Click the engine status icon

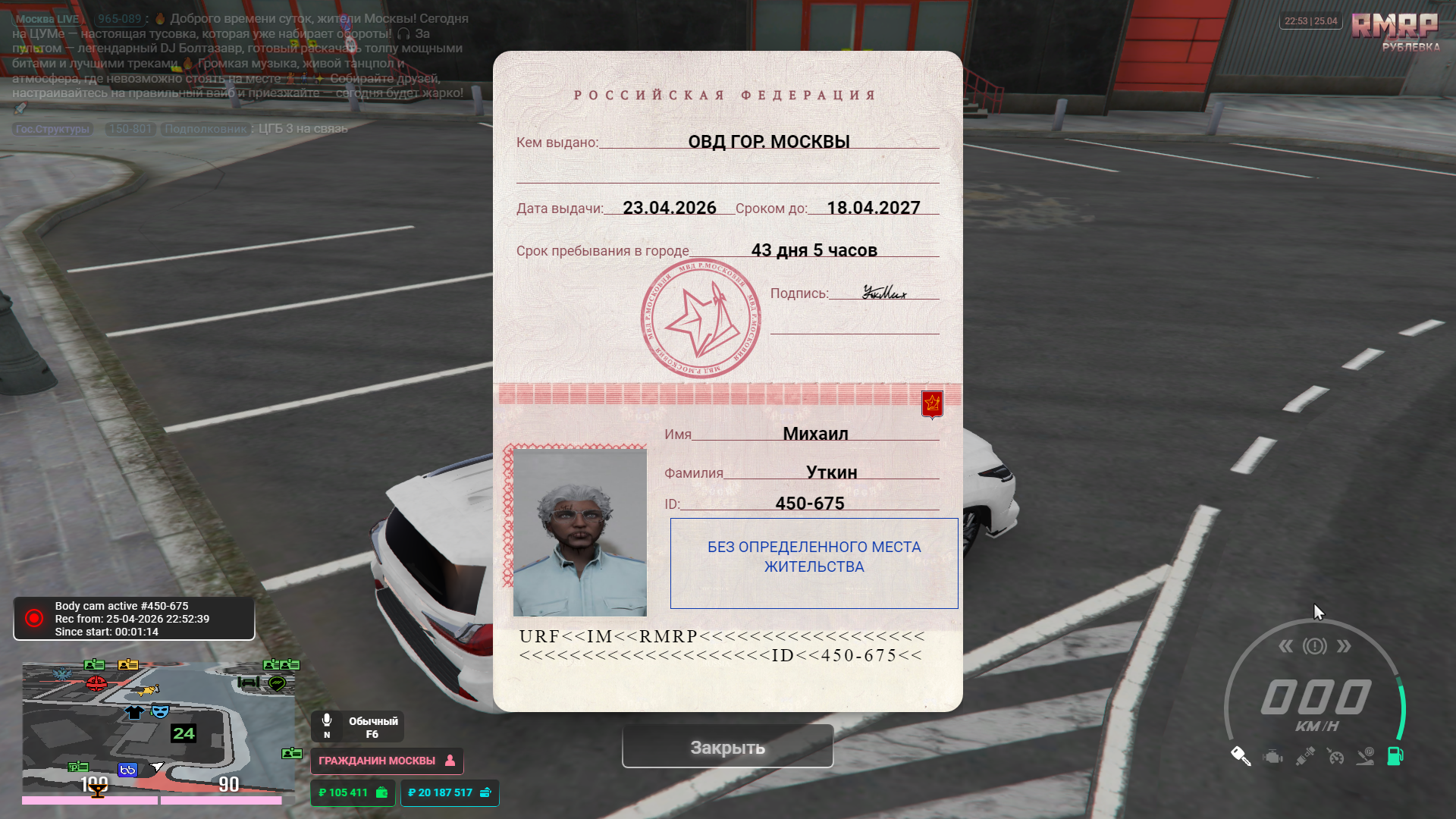[x=1273, y=757]
